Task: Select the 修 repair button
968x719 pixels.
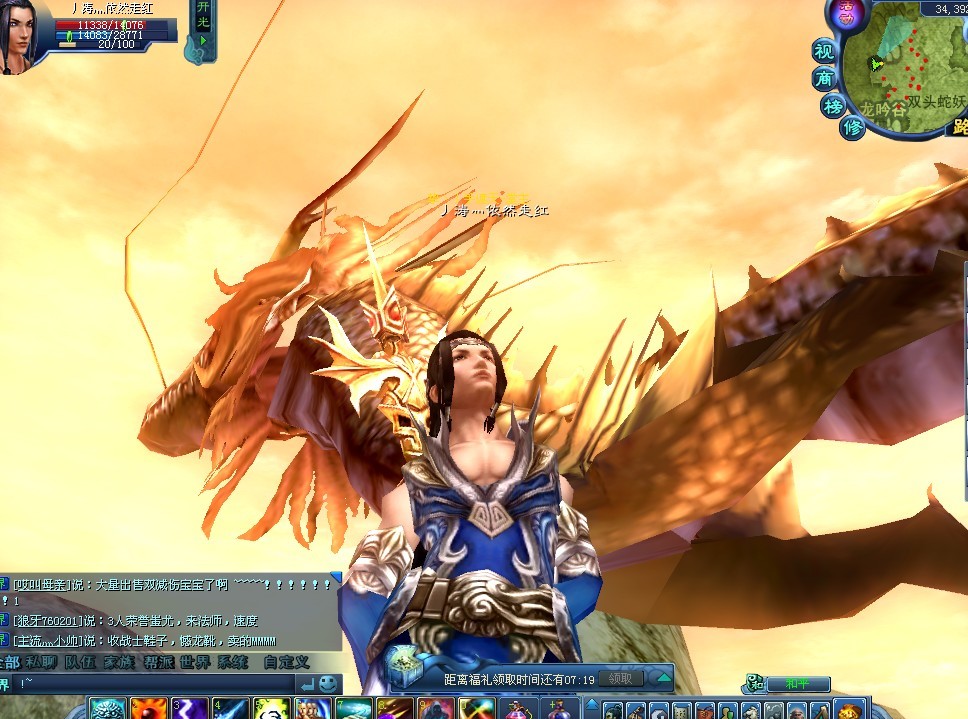Action: pos(852,128)
